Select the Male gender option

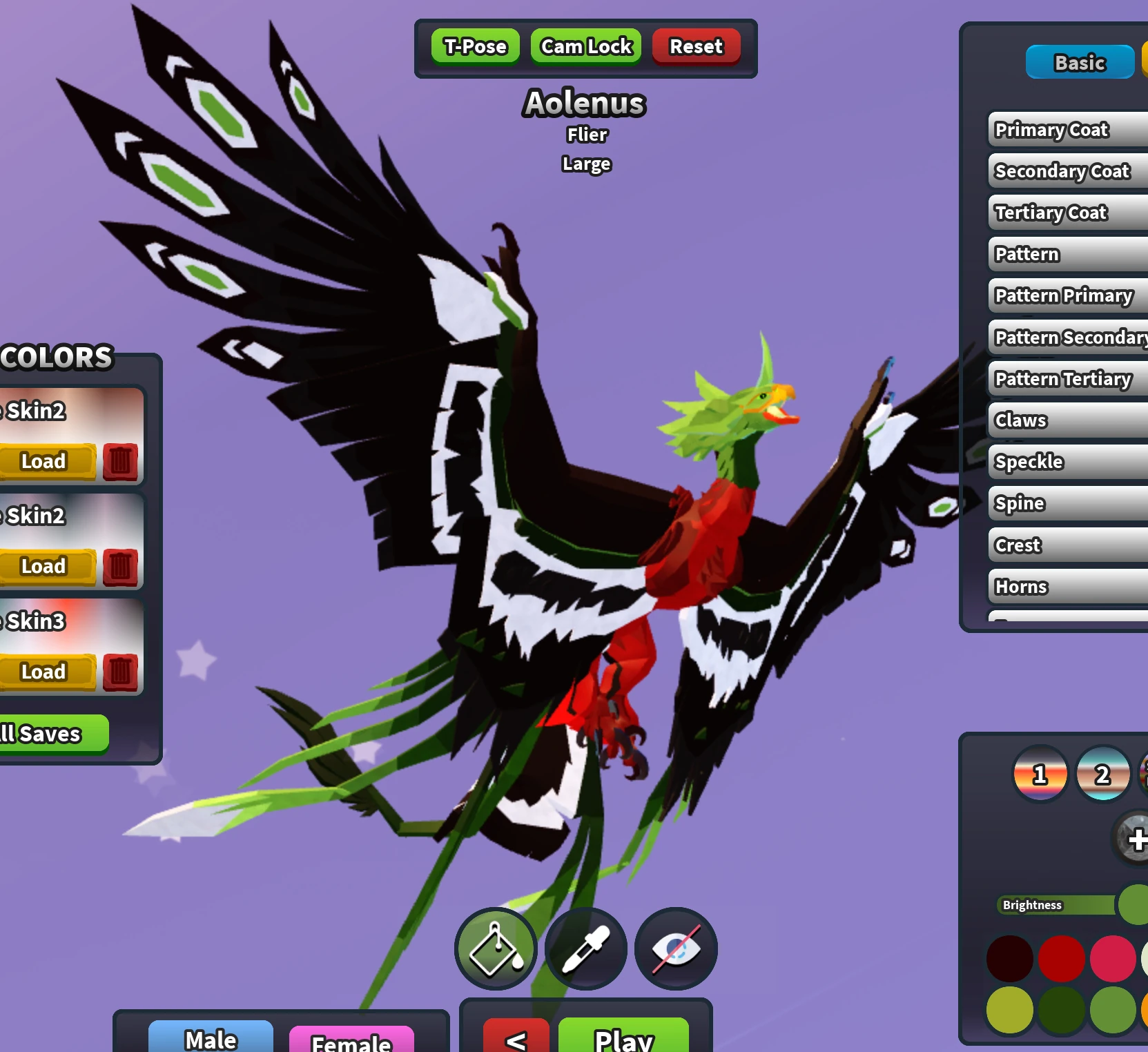[x=209, y=1038]
